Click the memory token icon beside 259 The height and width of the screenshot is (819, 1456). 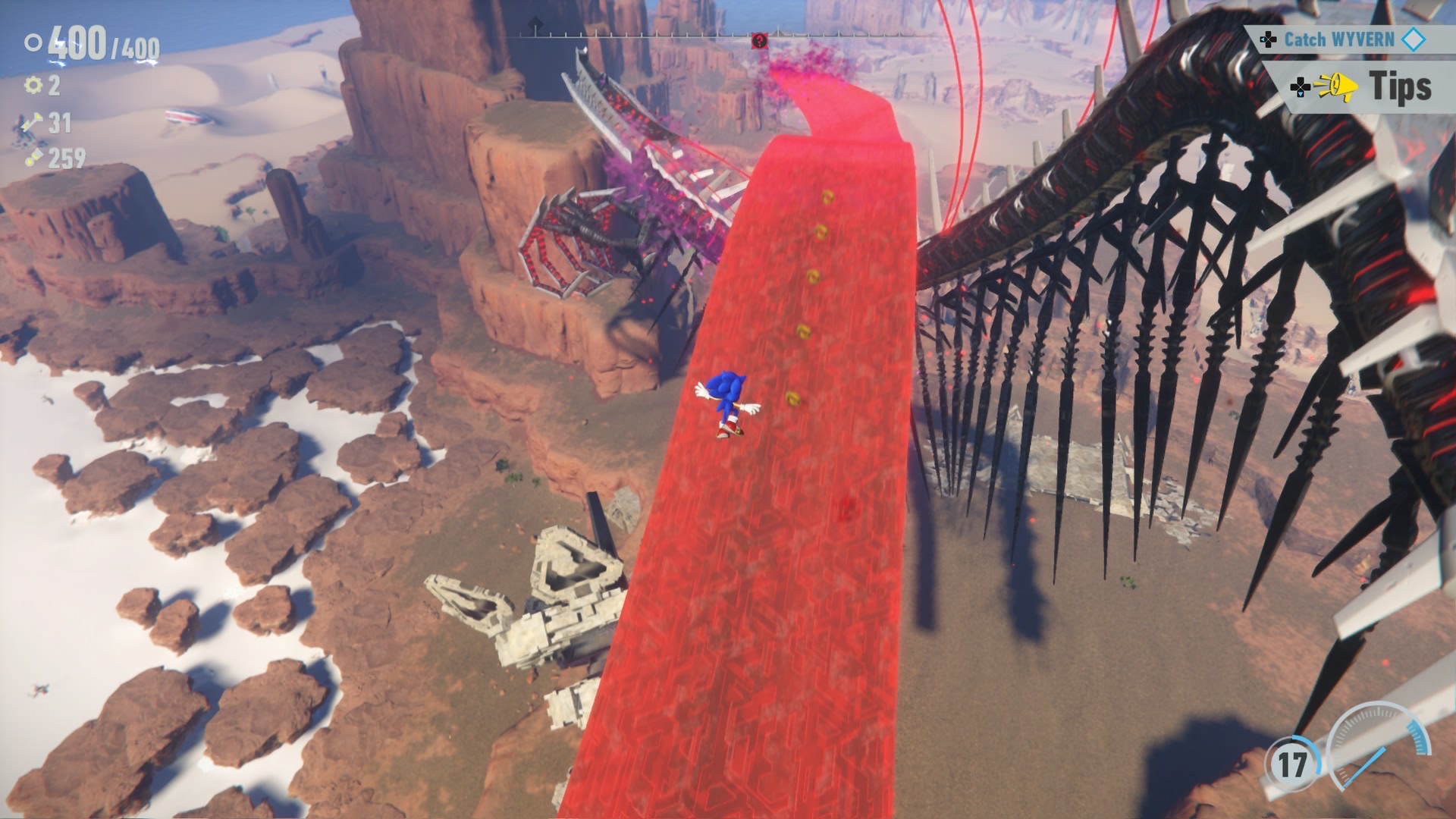point(35,155)
